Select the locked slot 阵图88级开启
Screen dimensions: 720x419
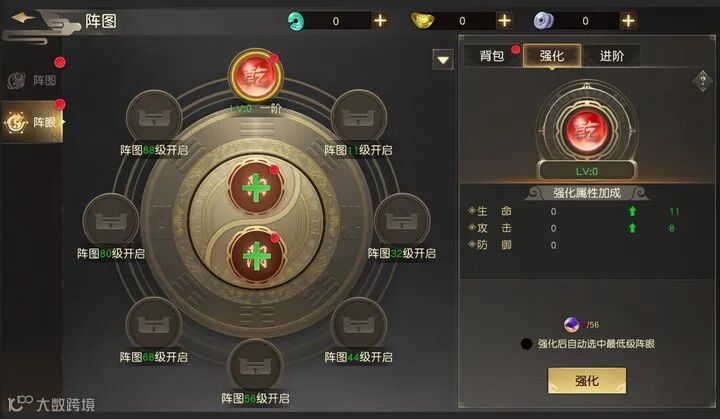153,118
